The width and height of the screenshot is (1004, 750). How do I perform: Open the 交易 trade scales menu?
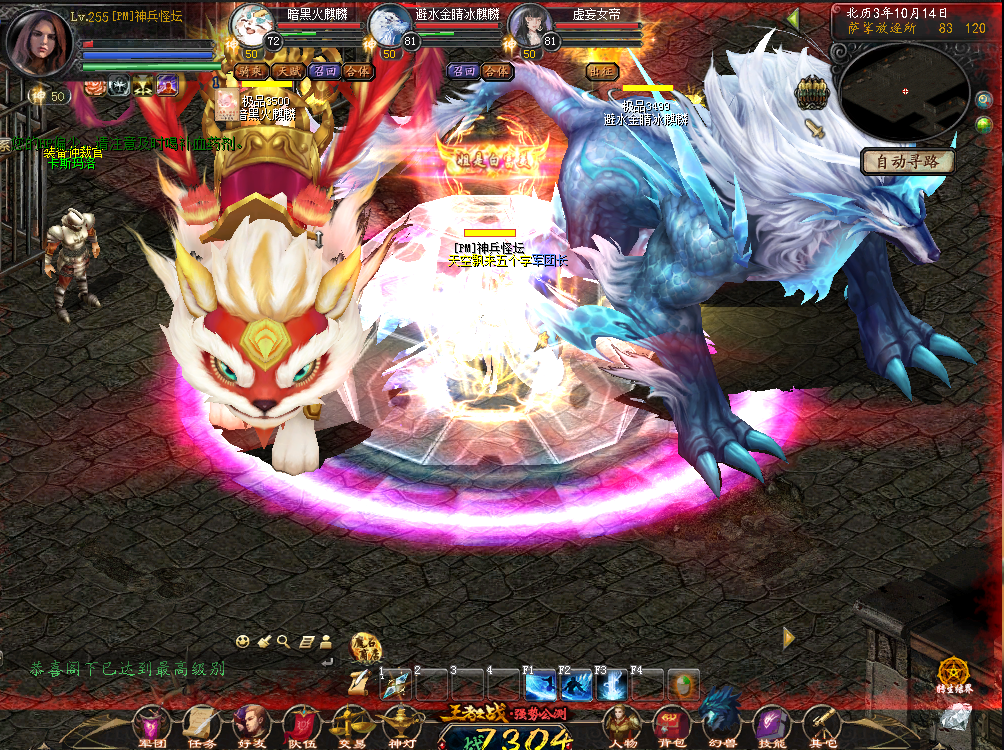click(x=352, y=723)
